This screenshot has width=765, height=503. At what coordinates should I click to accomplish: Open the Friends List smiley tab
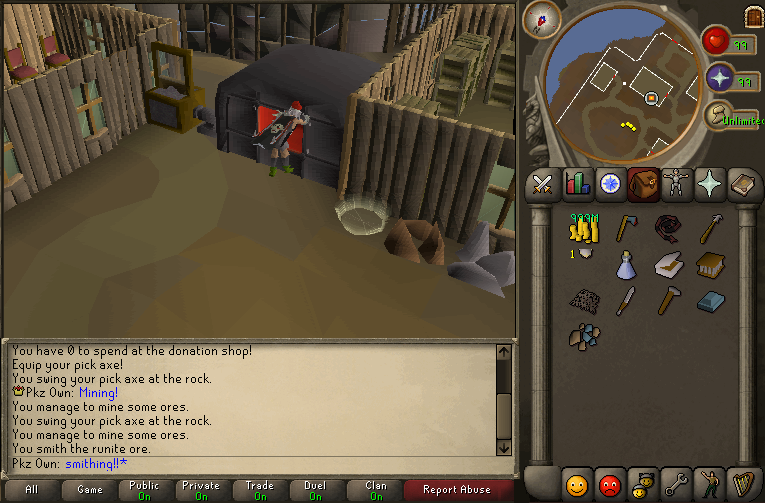(x=576, y=484)
